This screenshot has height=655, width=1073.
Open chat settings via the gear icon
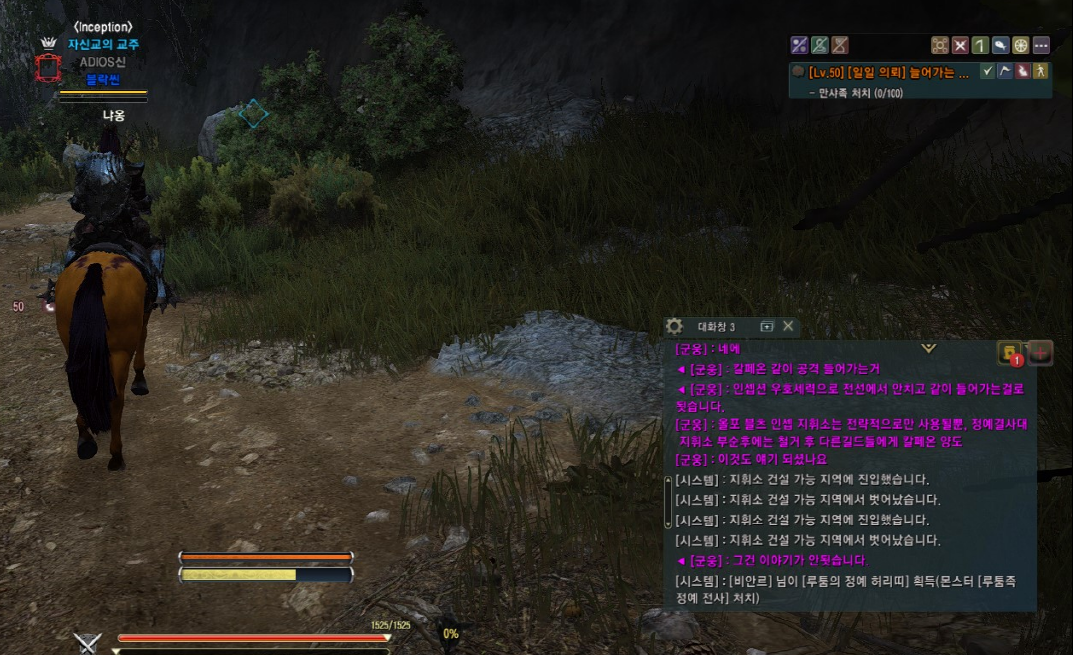click(674, 326)
